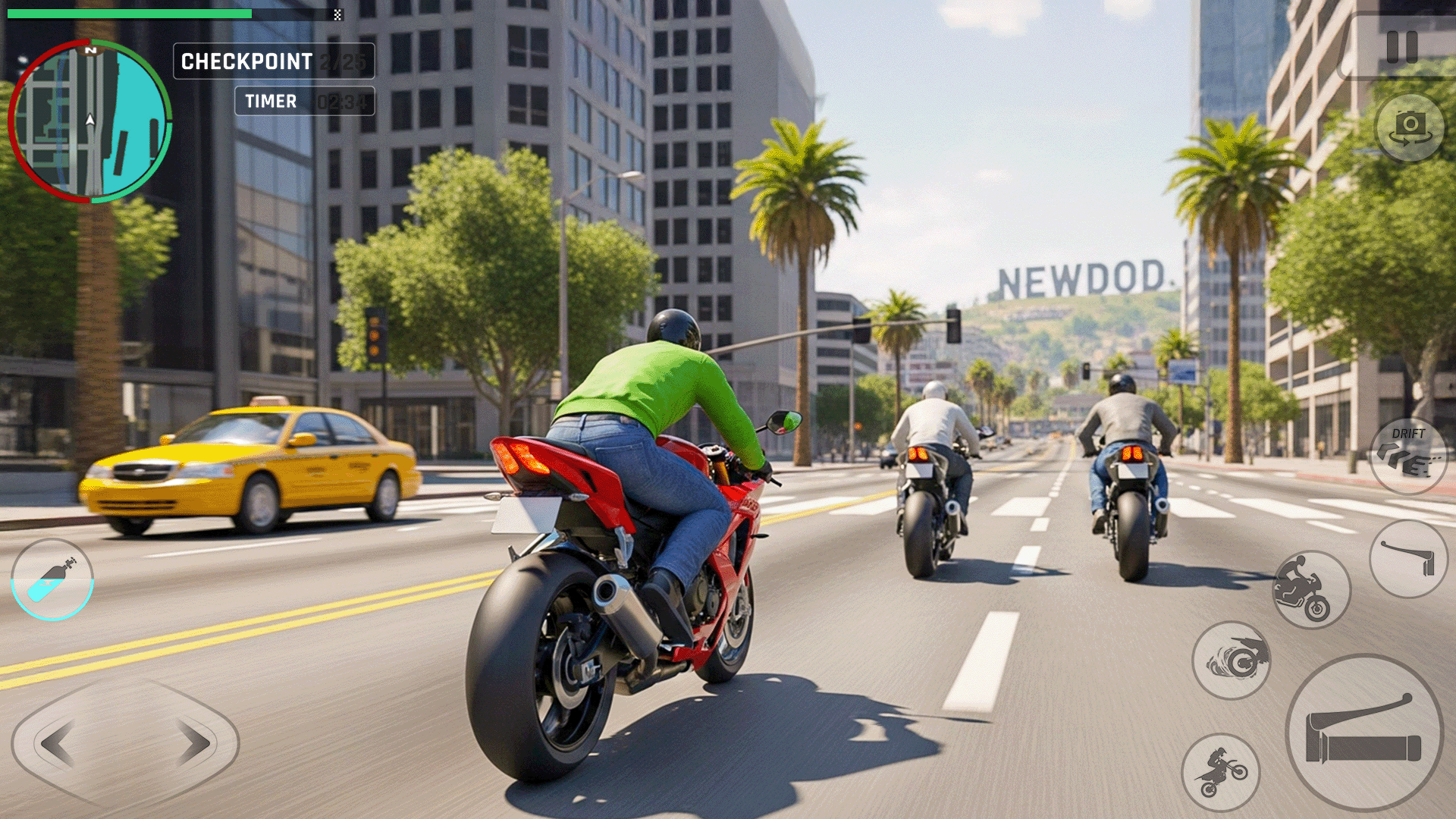Expand the CHECKPOINT counter display
The height and width of the screenshot is (819, 1456).
[x=273, y=62]
